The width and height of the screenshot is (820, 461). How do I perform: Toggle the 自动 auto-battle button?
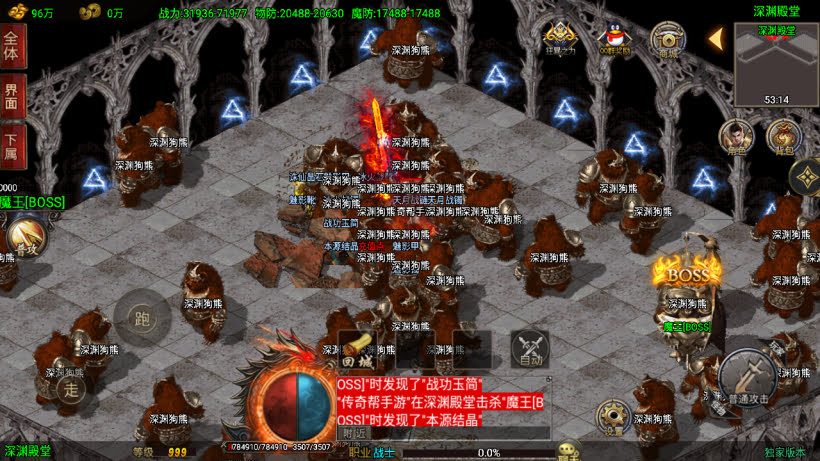[529, 348]
